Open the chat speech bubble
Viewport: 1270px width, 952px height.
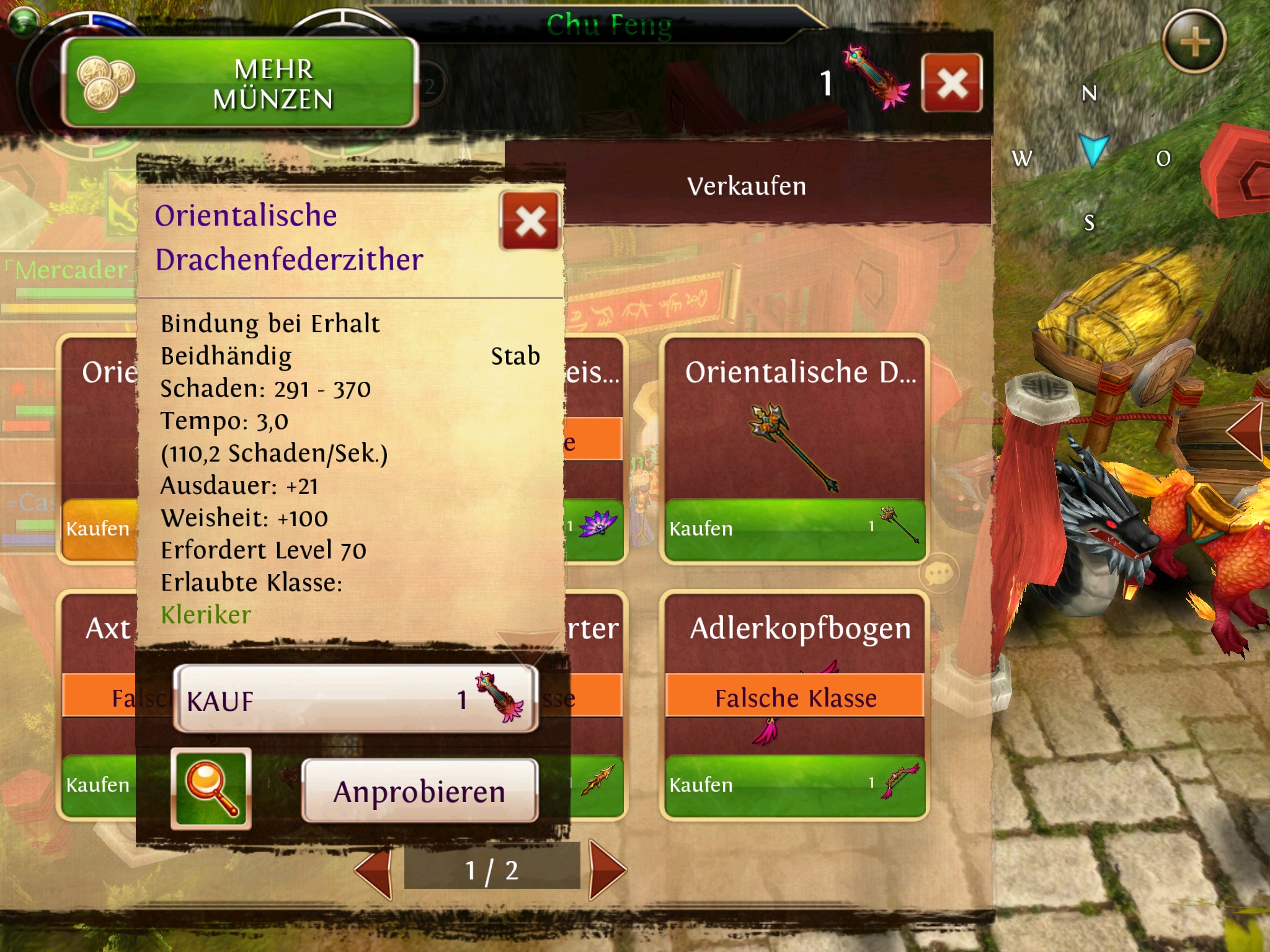click(x=939, y=573)
